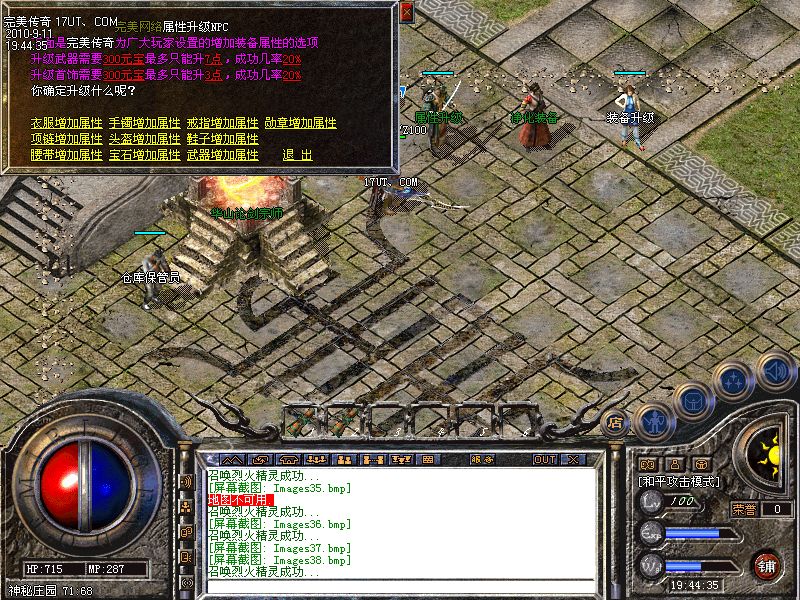
Task: Choose 衣服增加属性 dialogue option
Action: click(x=67, y=123)
